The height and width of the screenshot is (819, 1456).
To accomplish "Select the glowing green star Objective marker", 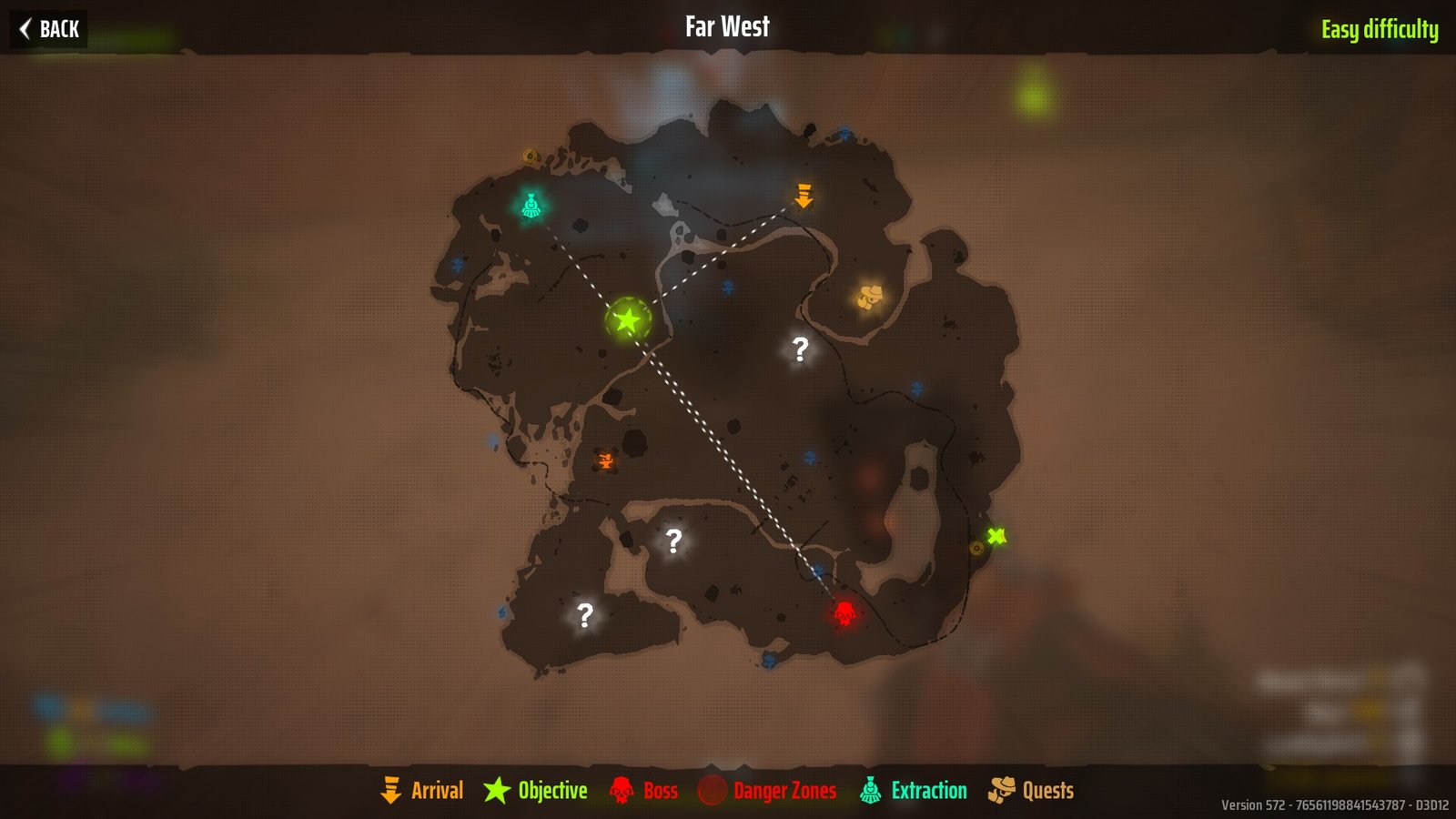I will (x=625, y=320).
